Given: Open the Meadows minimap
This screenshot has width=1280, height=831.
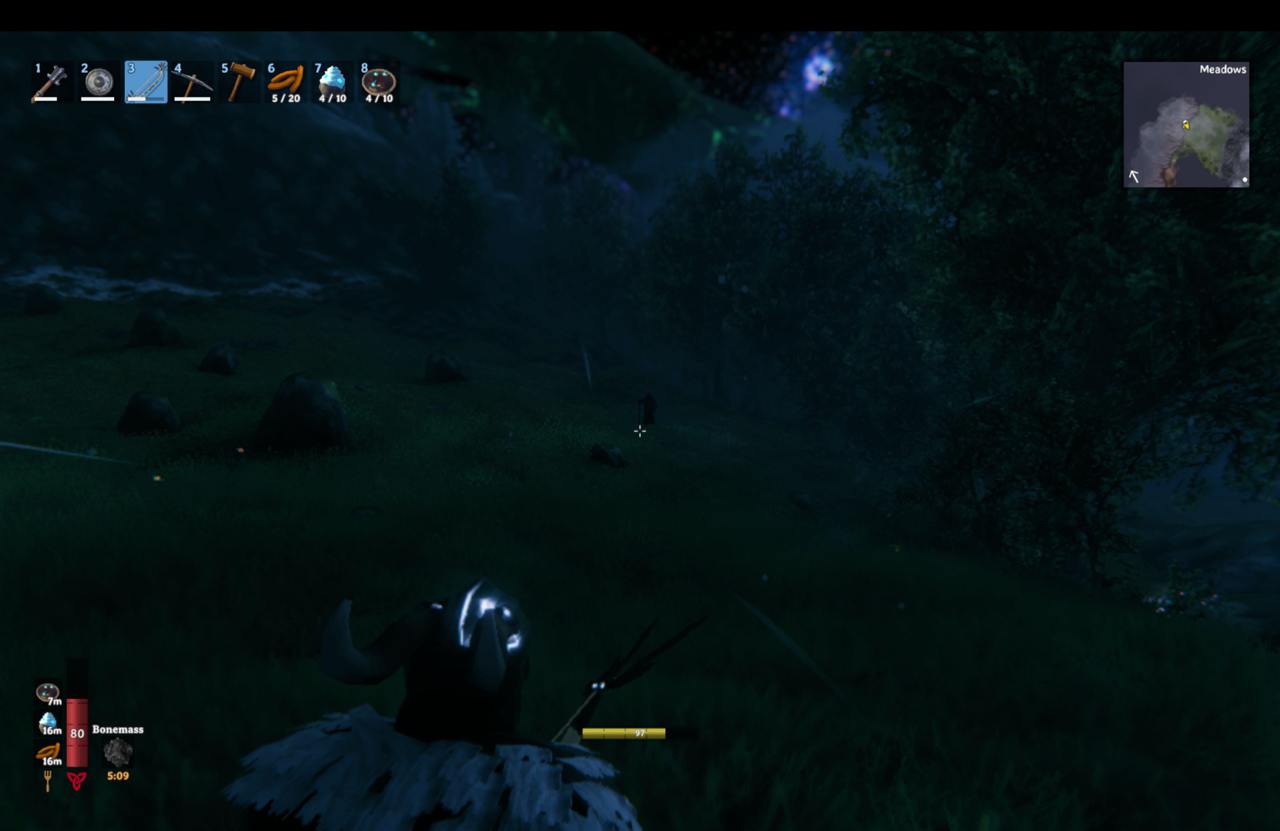Looking at the screenshot, I should tap(1186, 125).
